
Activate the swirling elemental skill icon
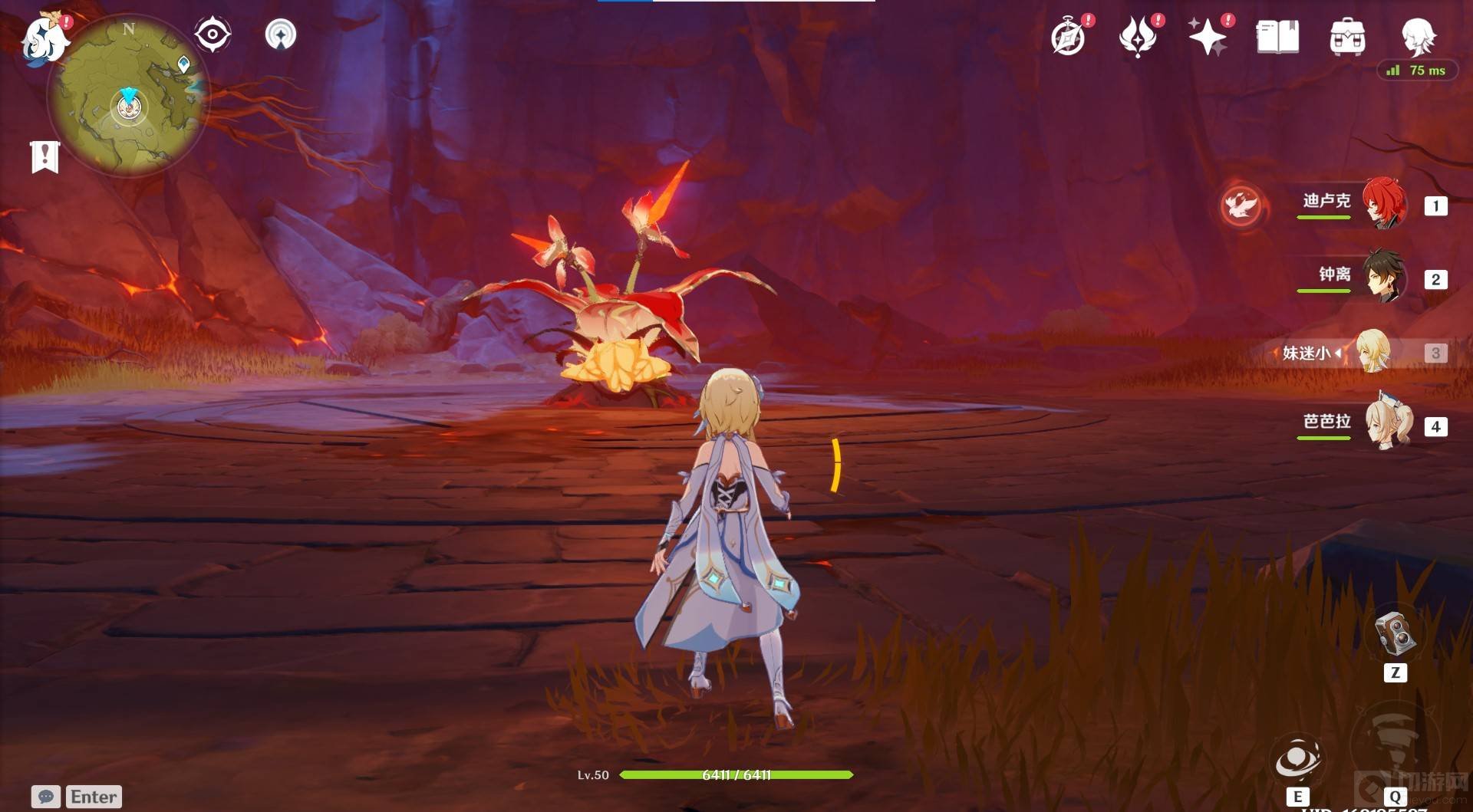point(1297,759)
